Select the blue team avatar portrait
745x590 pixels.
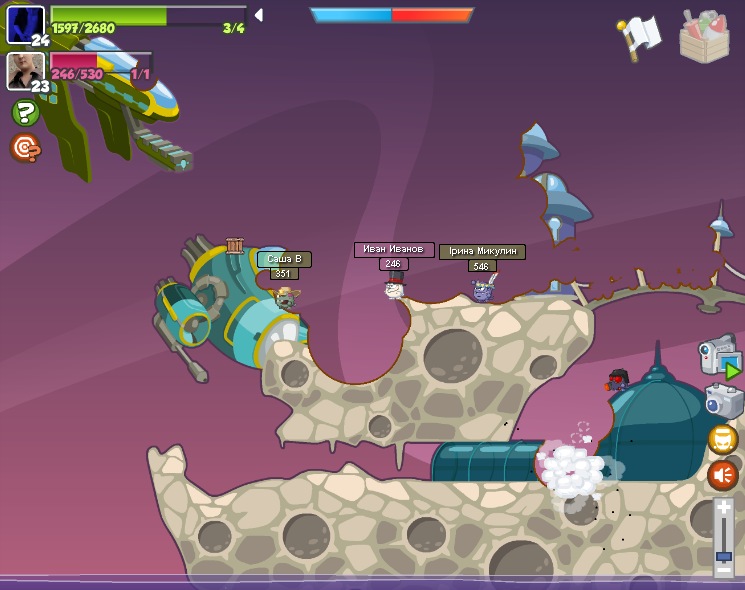pos(25,24)
